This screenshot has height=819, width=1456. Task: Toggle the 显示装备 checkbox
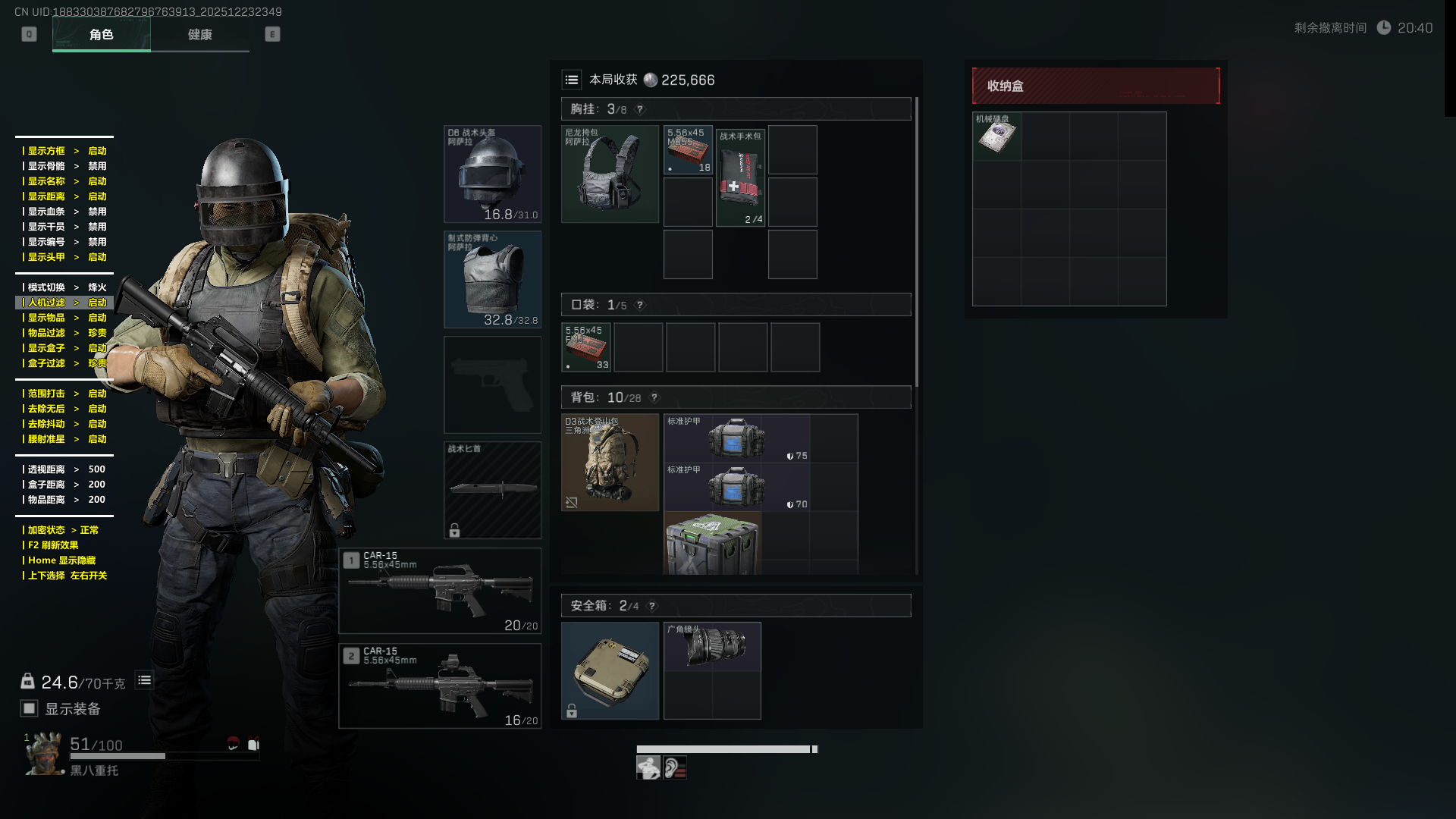coord(30,708)
